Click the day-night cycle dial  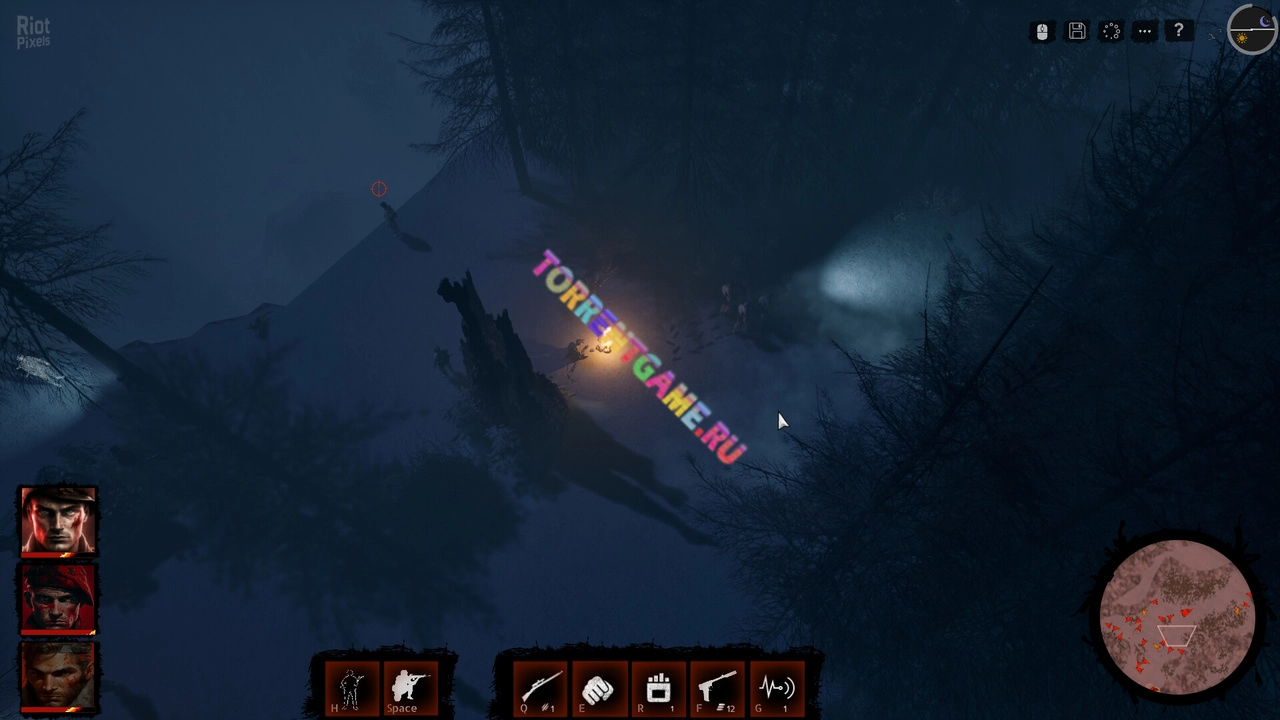(x=1252, y=30)
